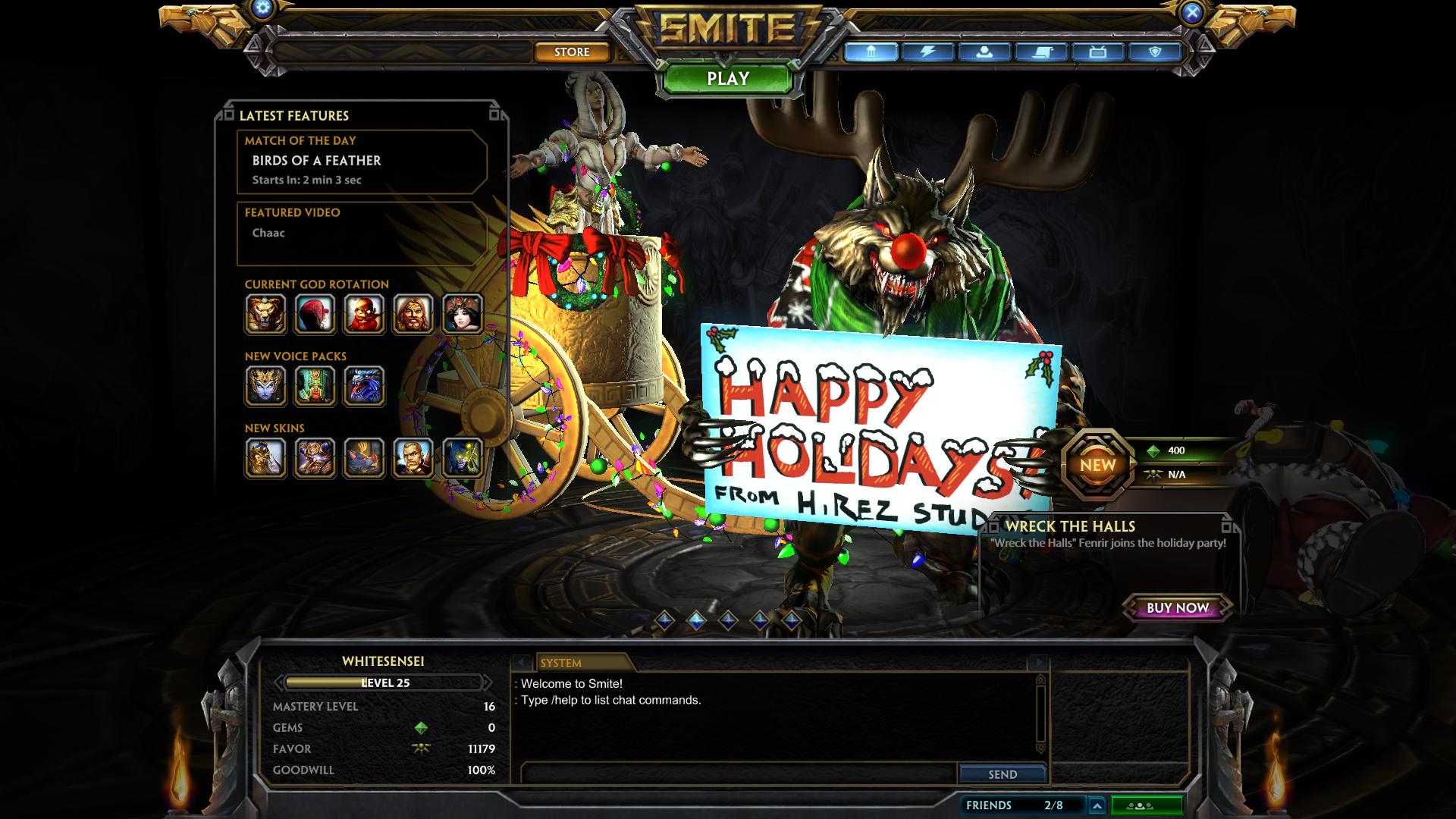1456x819 pixels.
Task: Switch to the temple home tab
Action: pyautogui.click(x=871, y=52)
